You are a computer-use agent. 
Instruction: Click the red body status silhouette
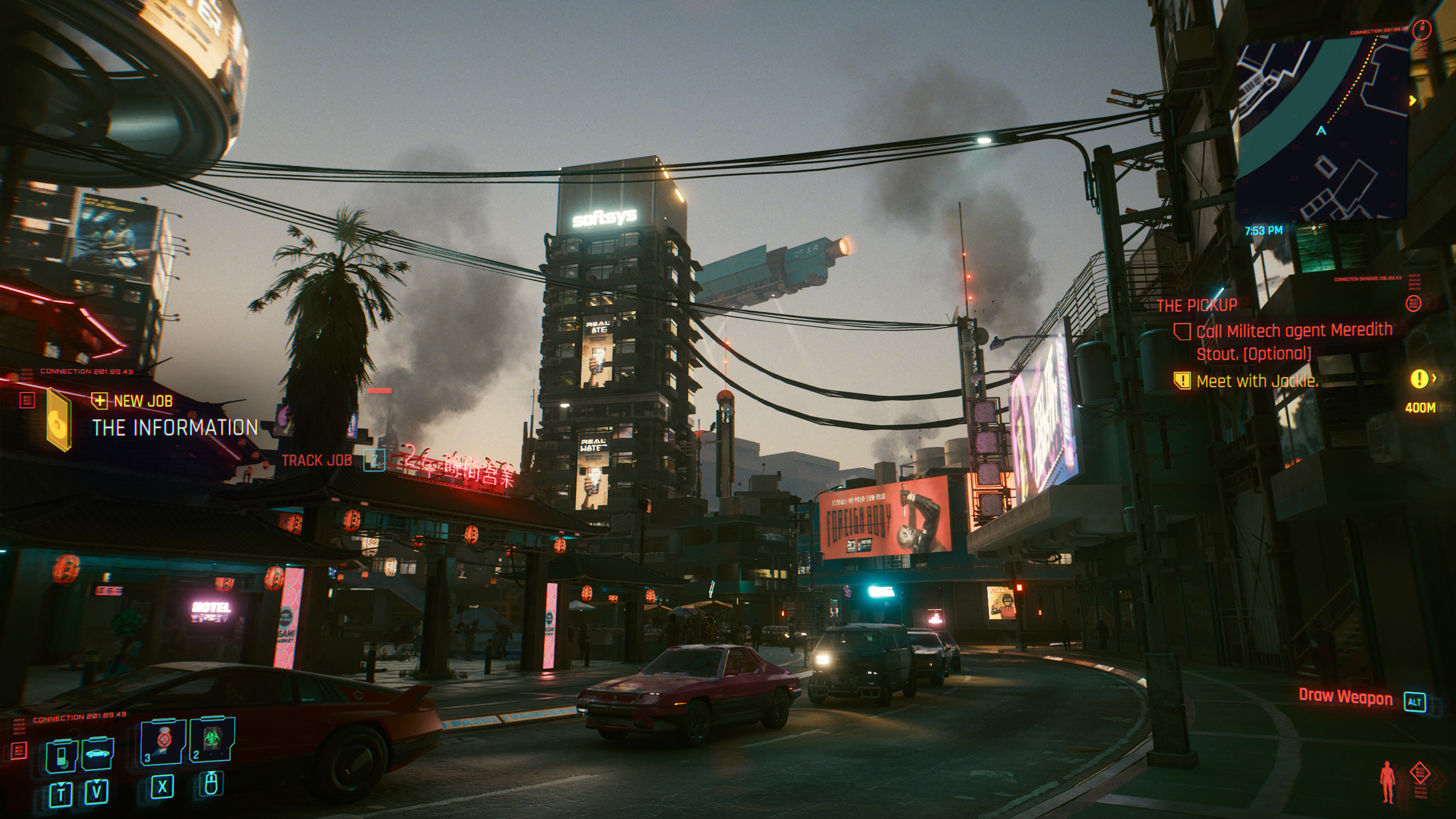pos(1388,783)
